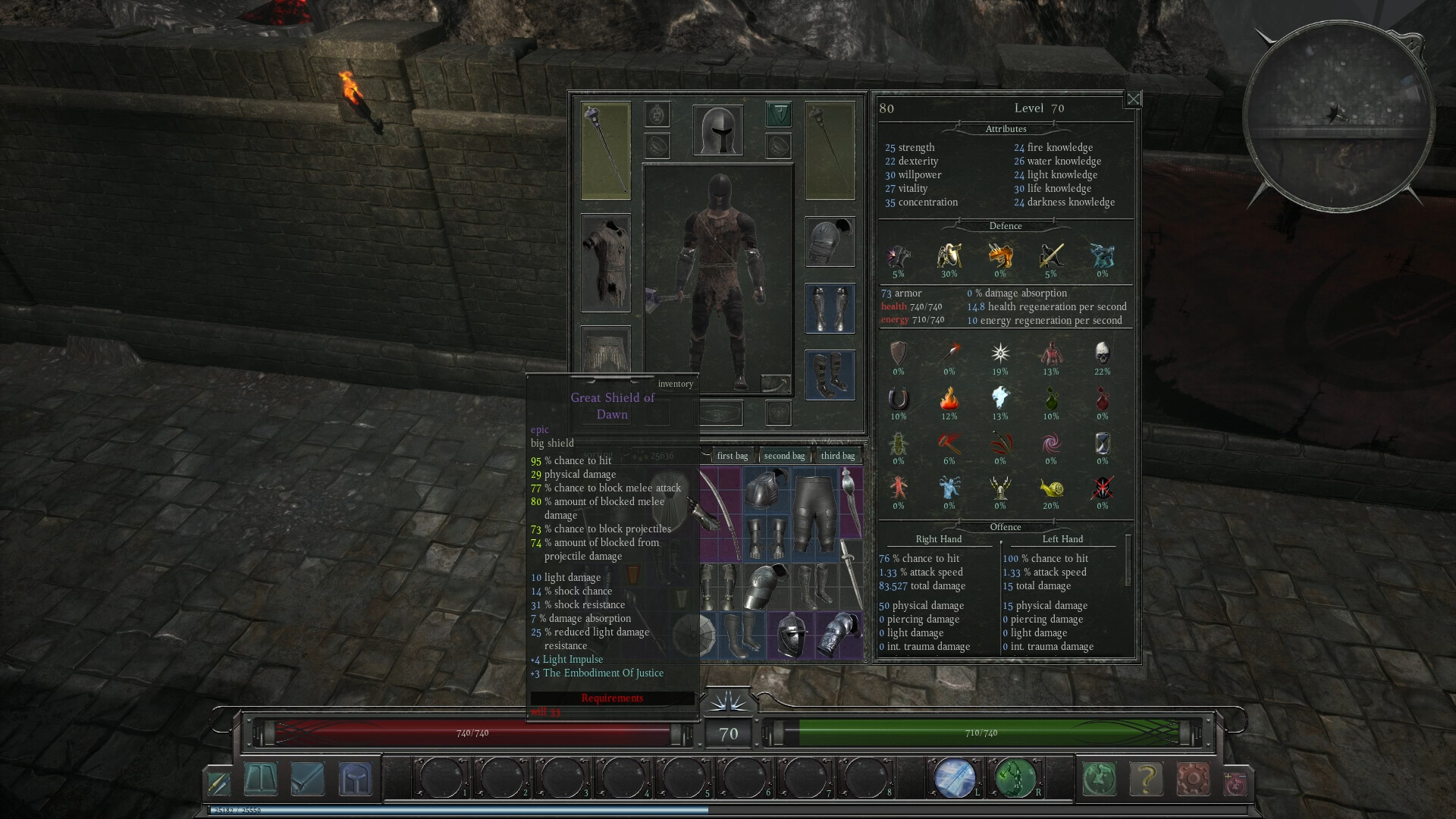This screenshot has width=1456, height=819.
Task: Close the character stats panel
Action: pos(1133,99)
